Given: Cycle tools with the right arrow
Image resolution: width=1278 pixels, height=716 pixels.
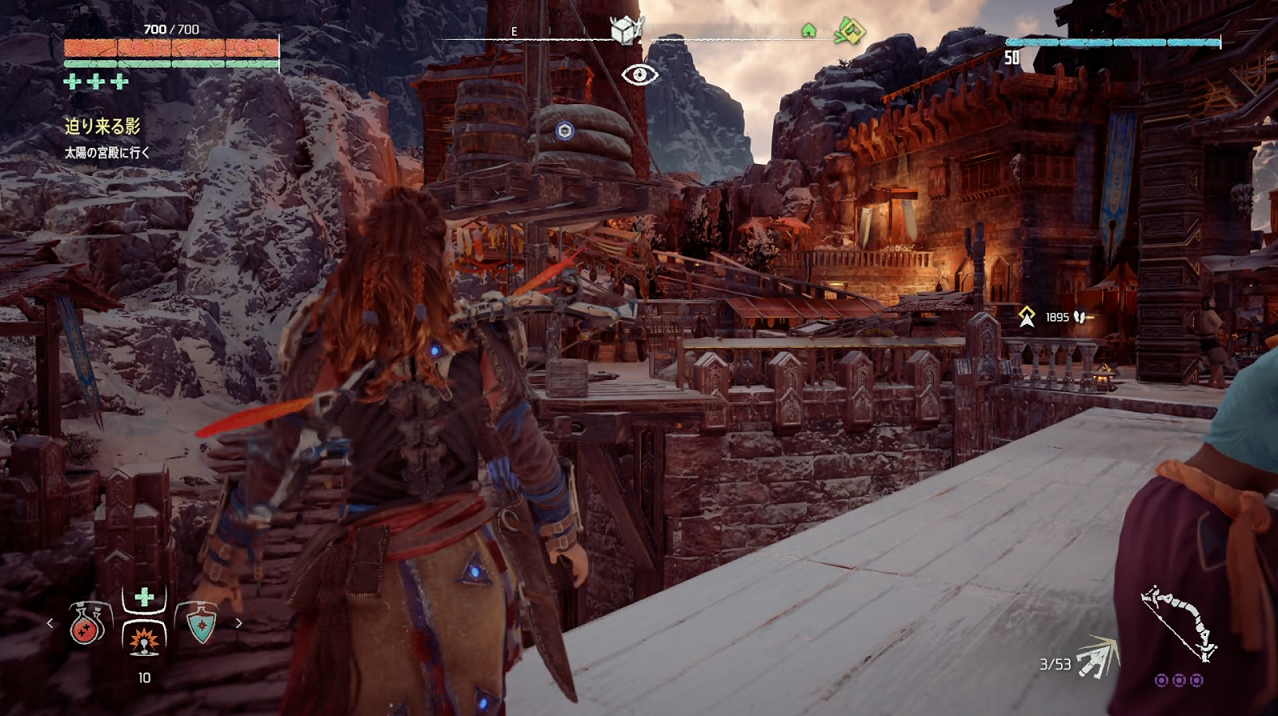Looking at the screenshot, I should pyautogui.click(x=238, y=623).
